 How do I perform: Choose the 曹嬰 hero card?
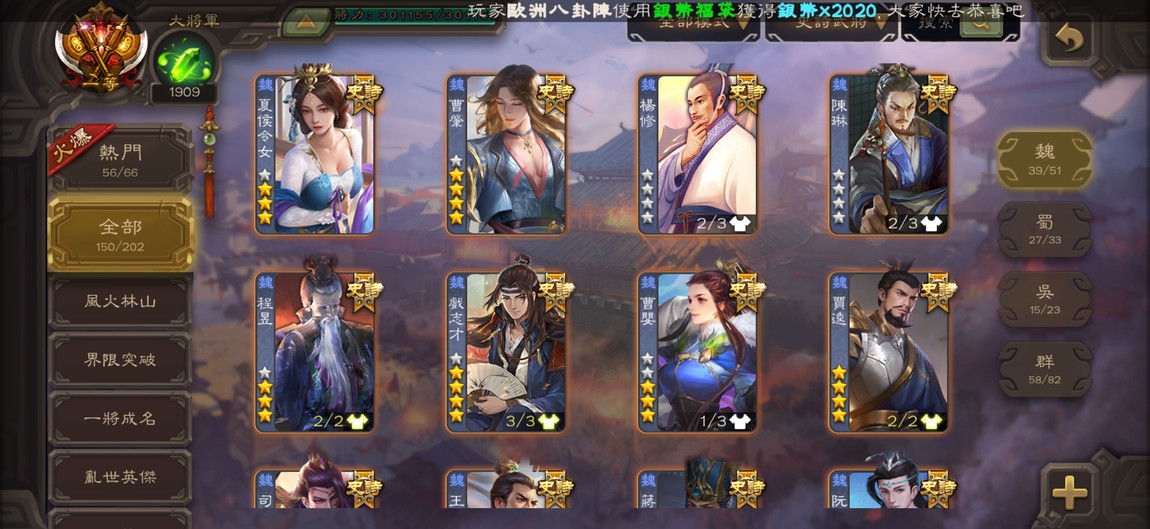pyautogui.click(x=698, y=351)
